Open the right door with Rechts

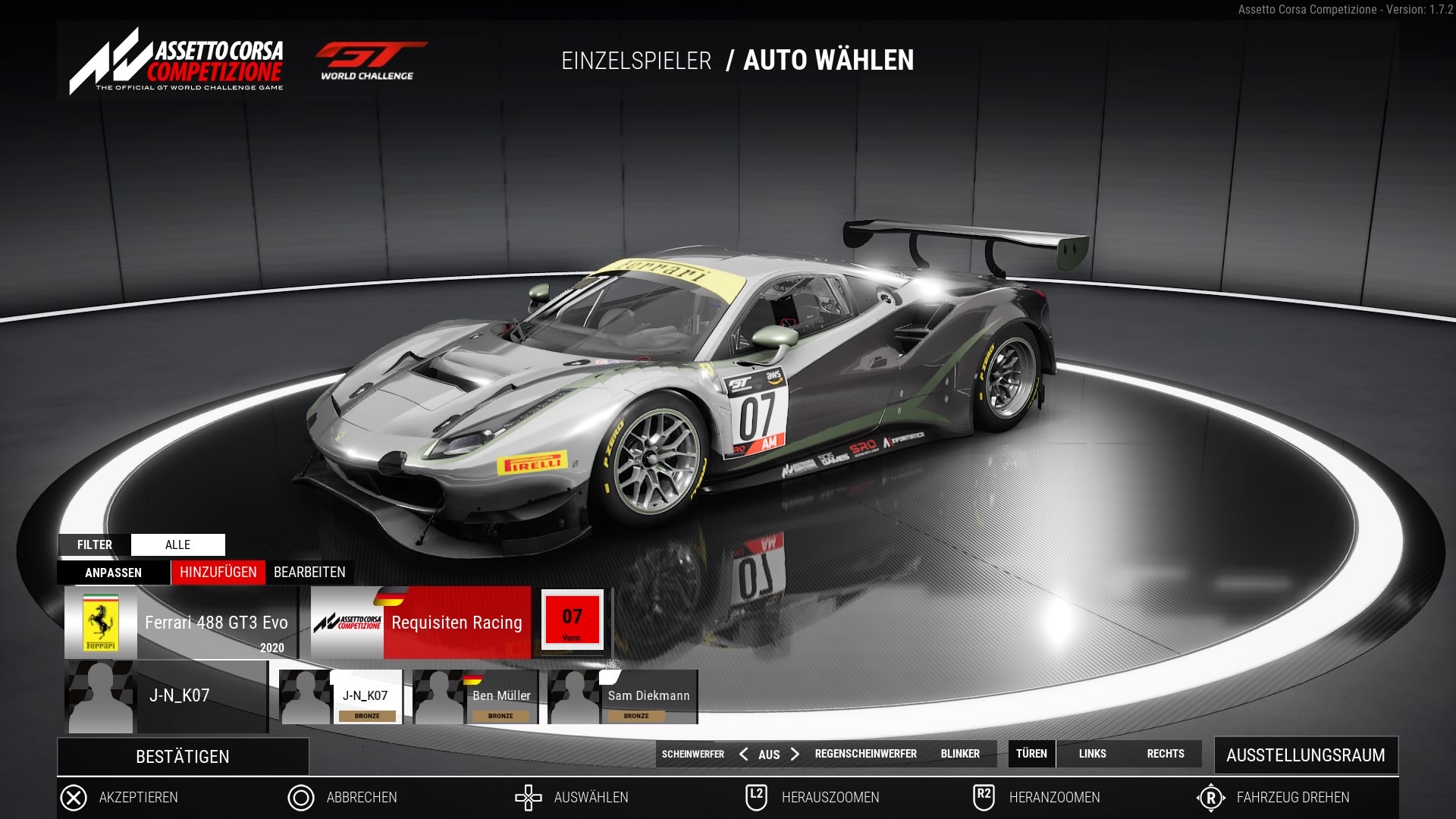pos(1165,754)
